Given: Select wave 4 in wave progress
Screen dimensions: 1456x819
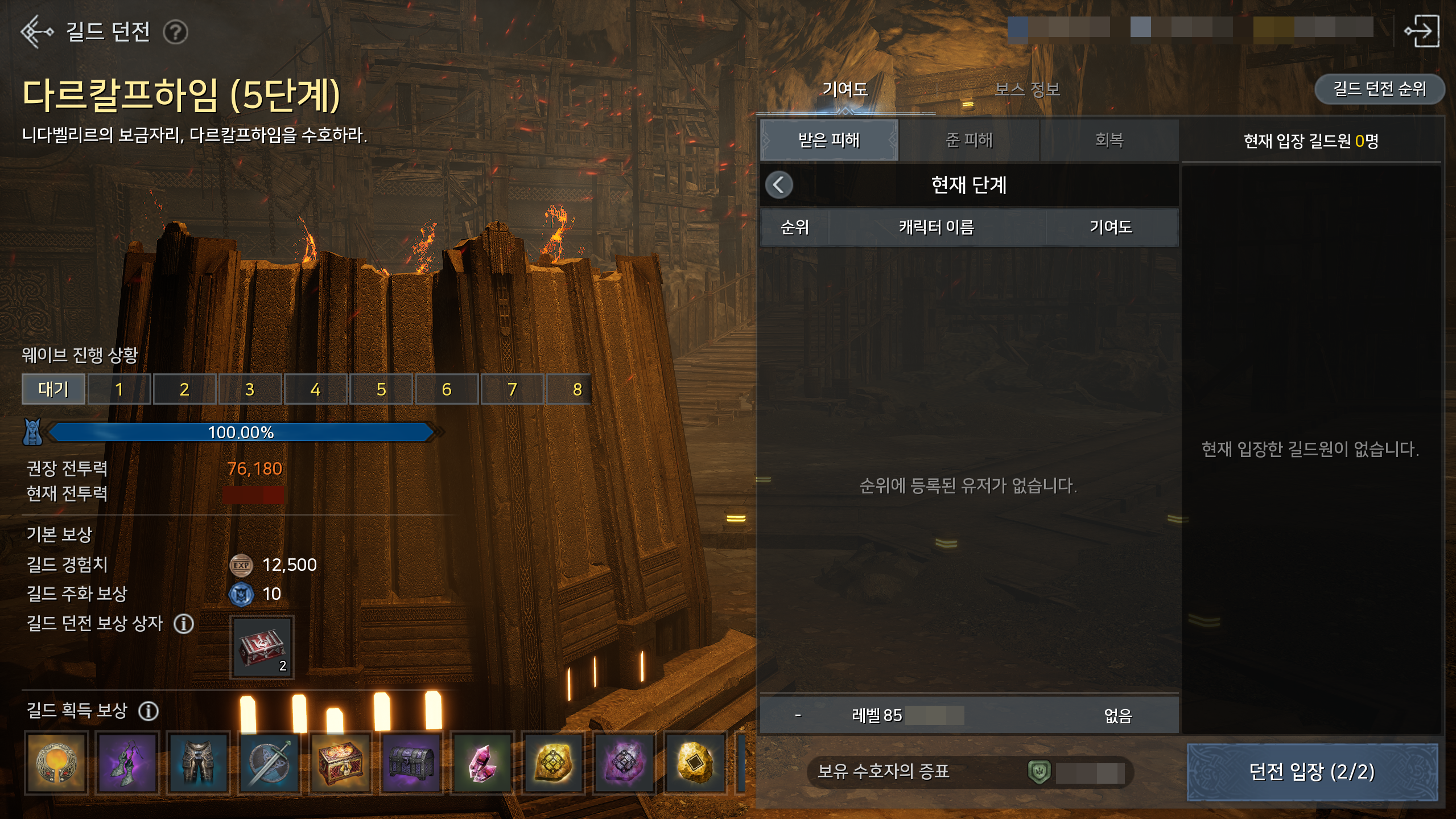Looking at the screenshot, I should [315, 389].
